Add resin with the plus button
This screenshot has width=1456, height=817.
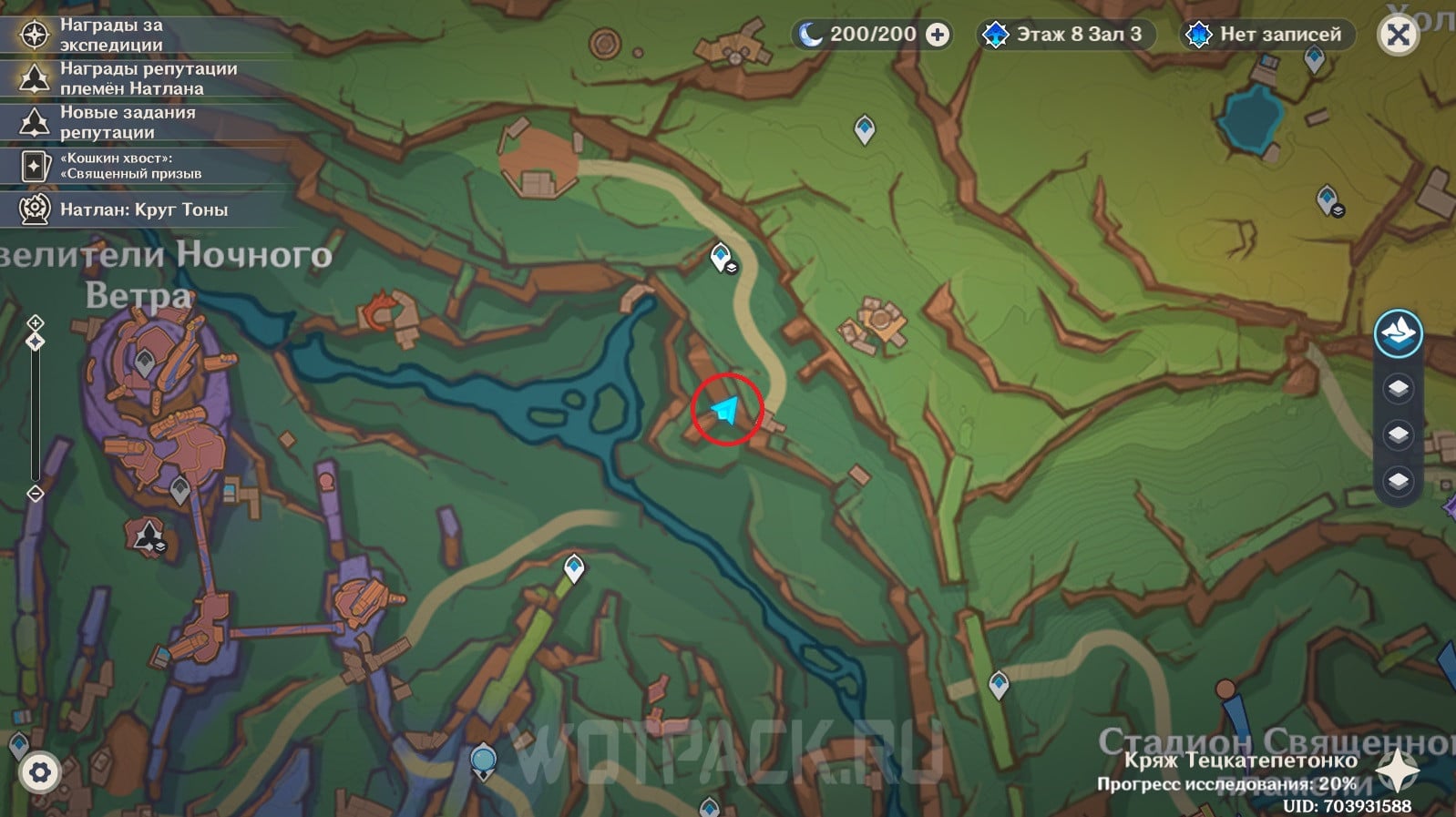point(937,35)
